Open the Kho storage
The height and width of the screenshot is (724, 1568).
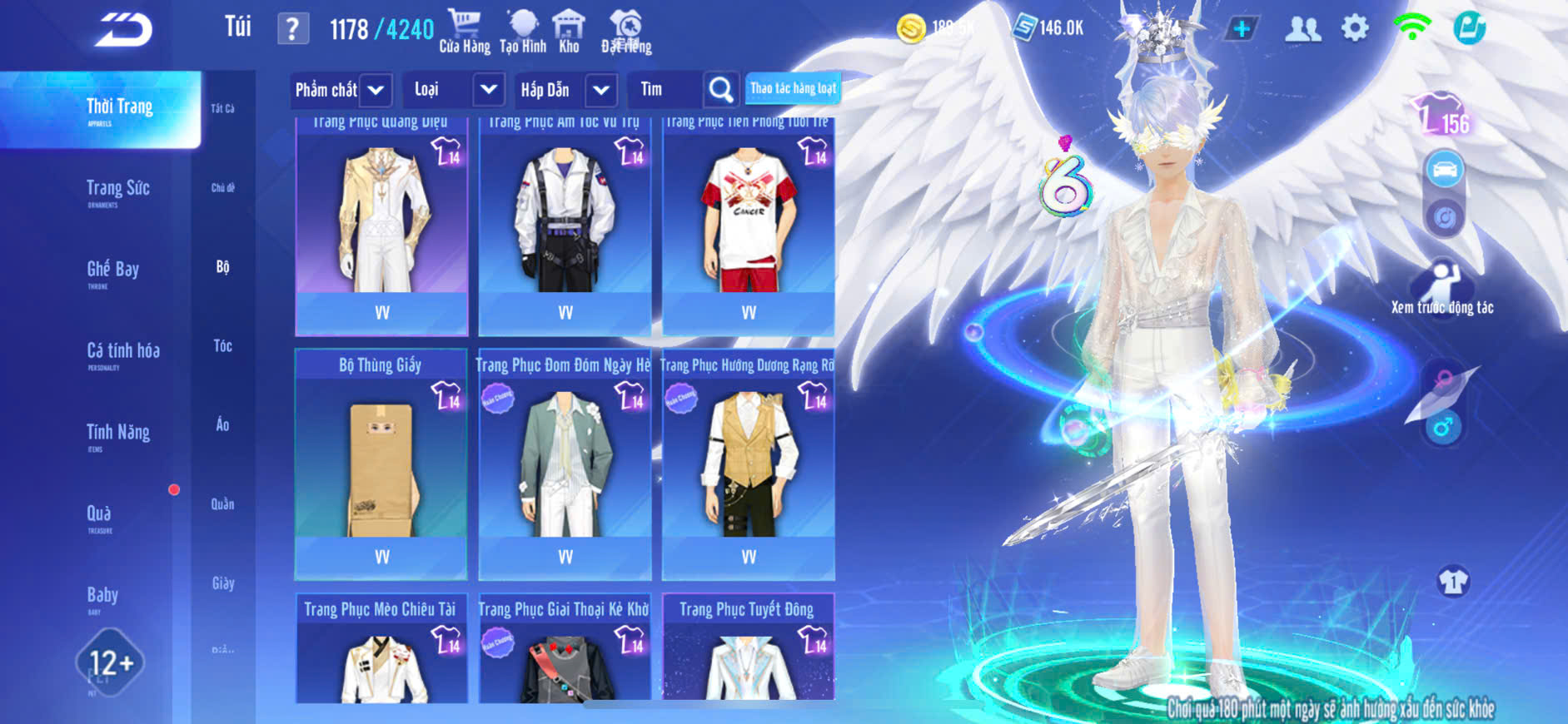point(569,32)
